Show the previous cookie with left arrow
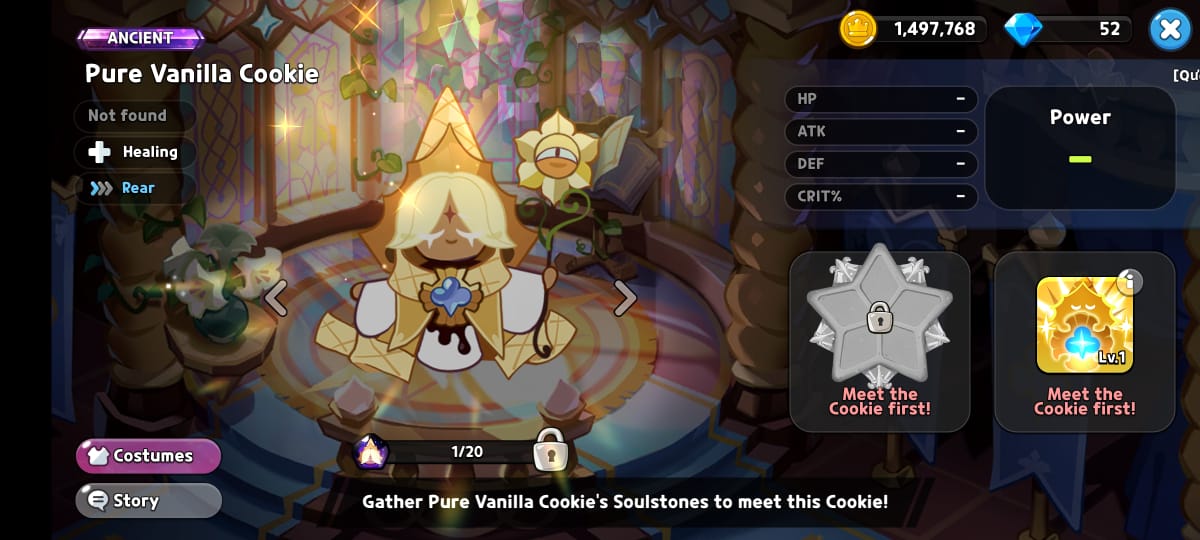The height and width of the screenshot is (540, 1200). [x=276, y=297]
